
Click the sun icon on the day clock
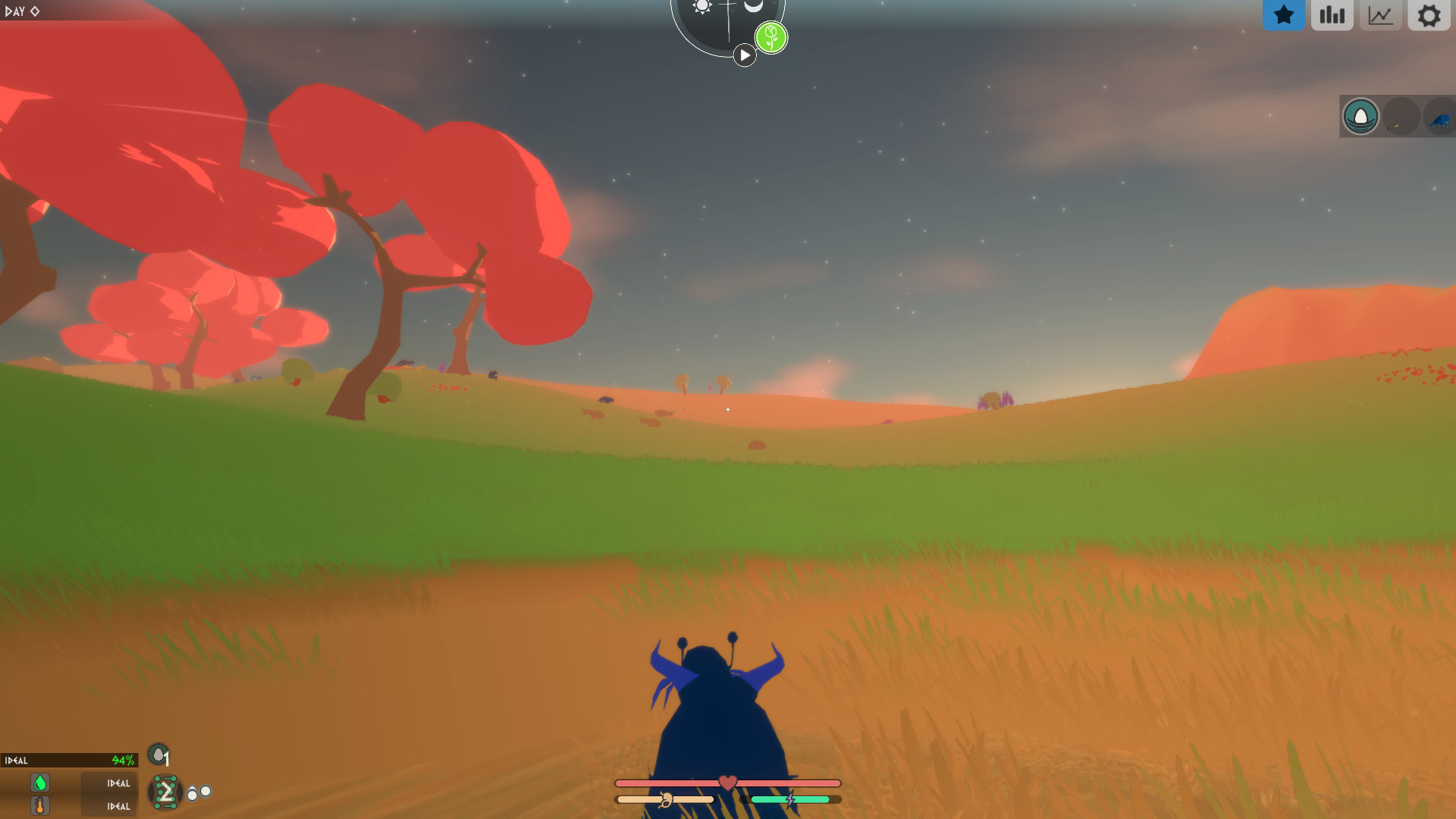(x=701, y=6)
